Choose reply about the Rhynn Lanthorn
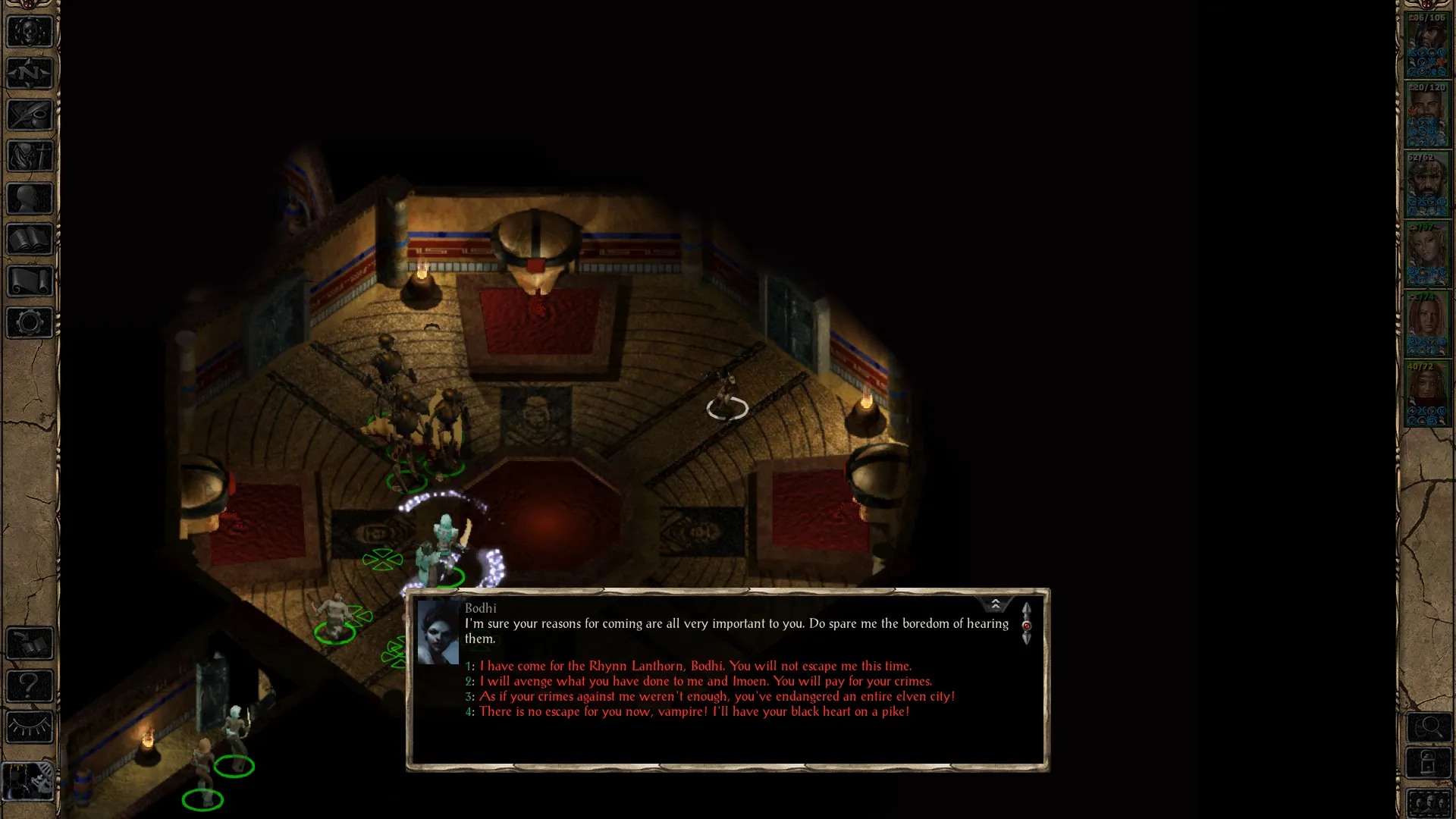1456x819 pixels. tap(695, 666)
